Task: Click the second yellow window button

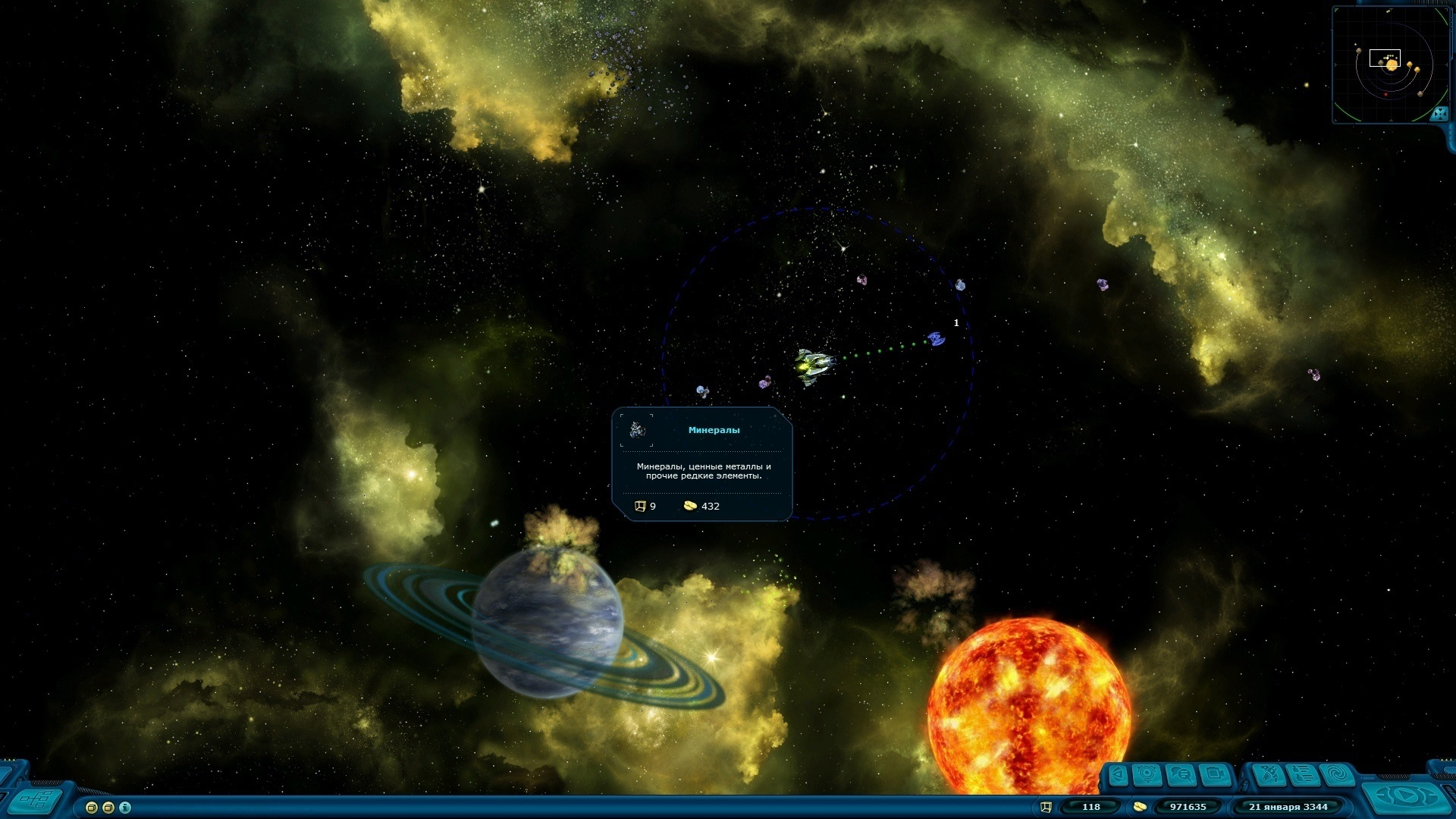Action: coord(108,808)
